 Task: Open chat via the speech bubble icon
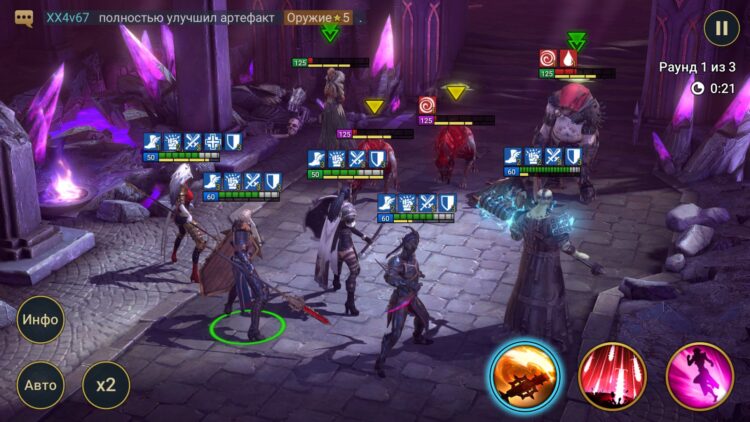pos(25,18)
